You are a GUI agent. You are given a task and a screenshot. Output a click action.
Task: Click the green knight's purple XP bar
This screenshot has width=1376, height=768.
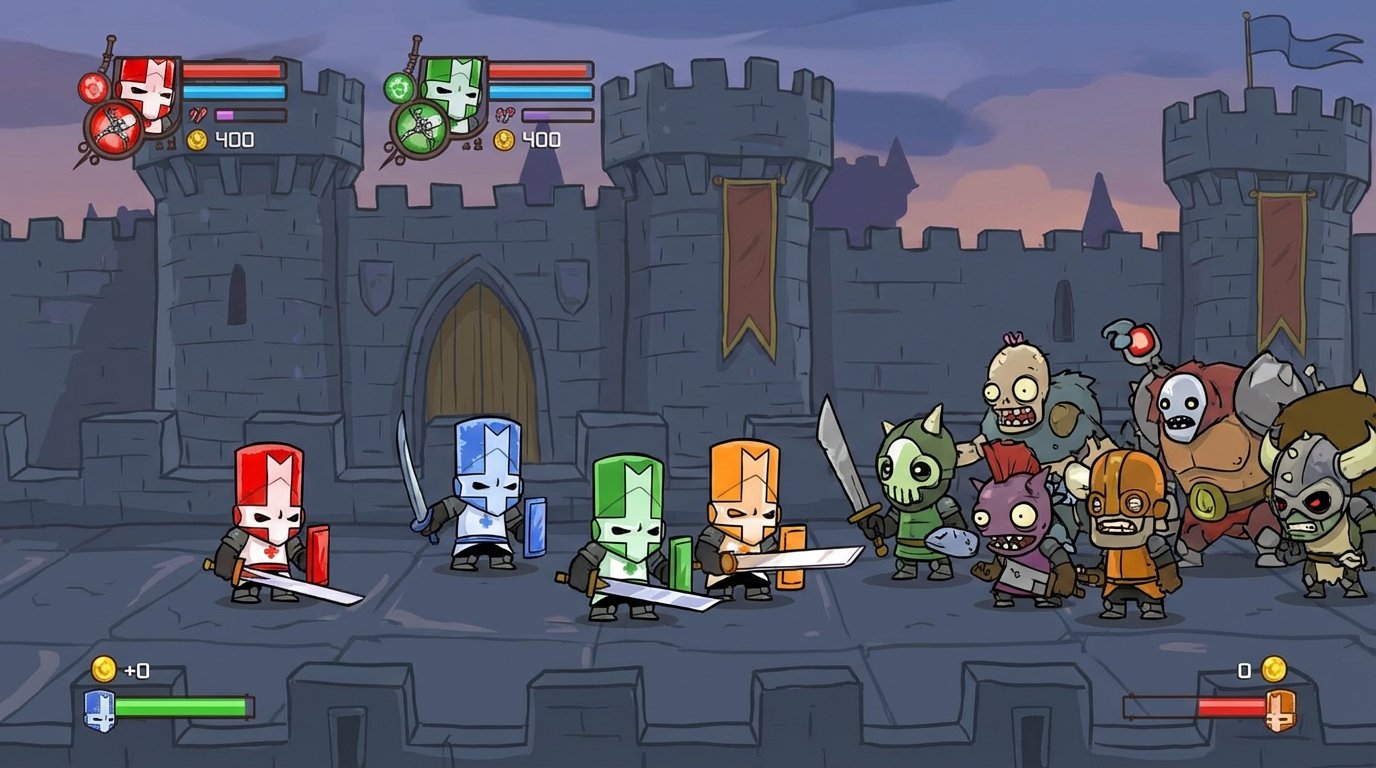(538, 115)
